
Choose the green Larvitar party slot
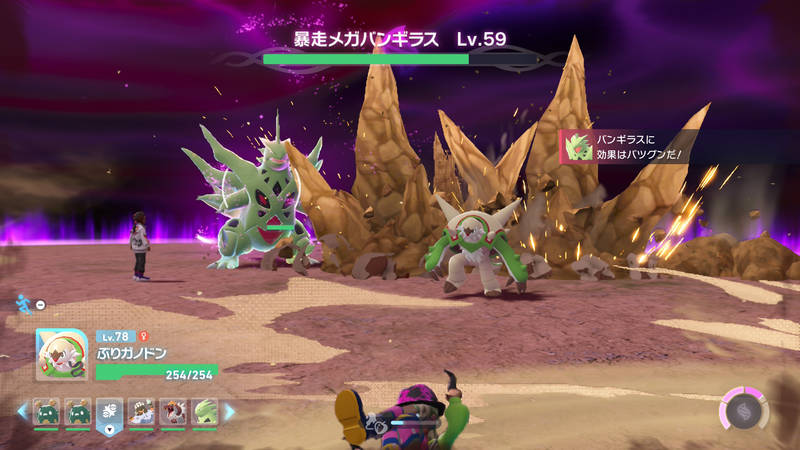pos(205,411)
